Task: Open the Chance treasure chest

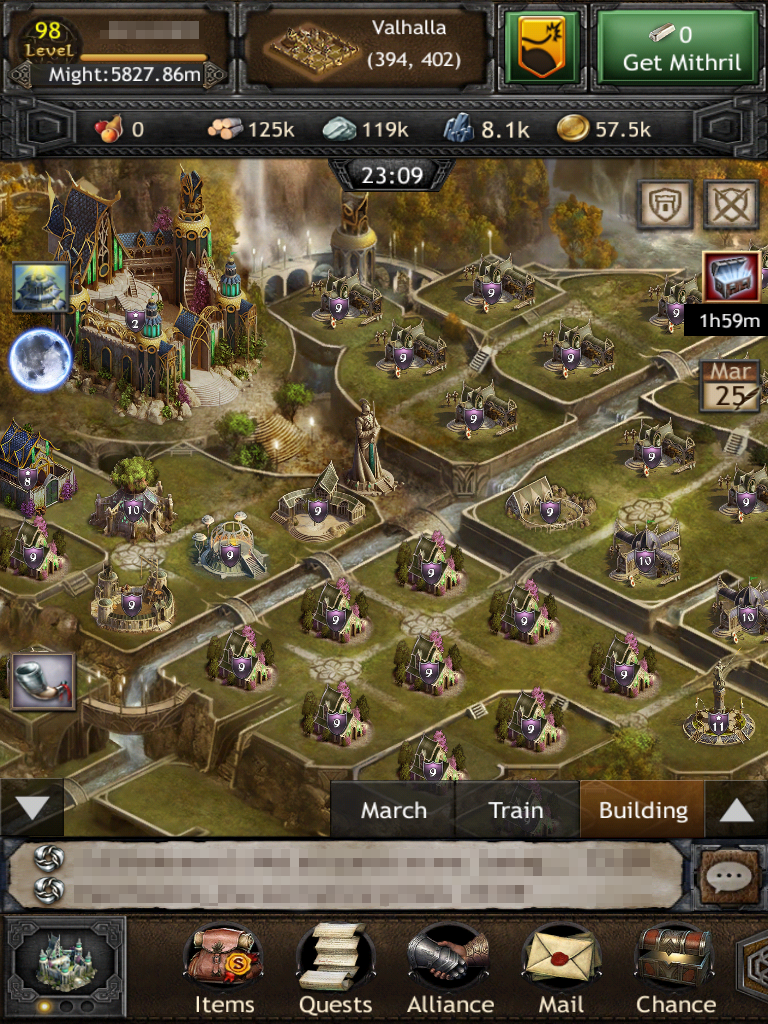Action: (675, 970)
